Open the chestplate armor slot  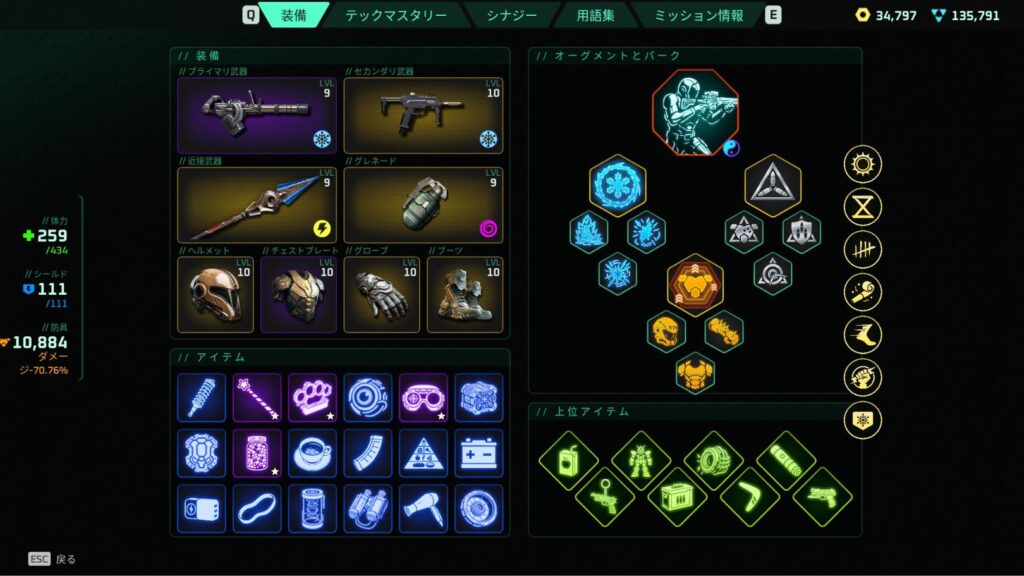298,295
